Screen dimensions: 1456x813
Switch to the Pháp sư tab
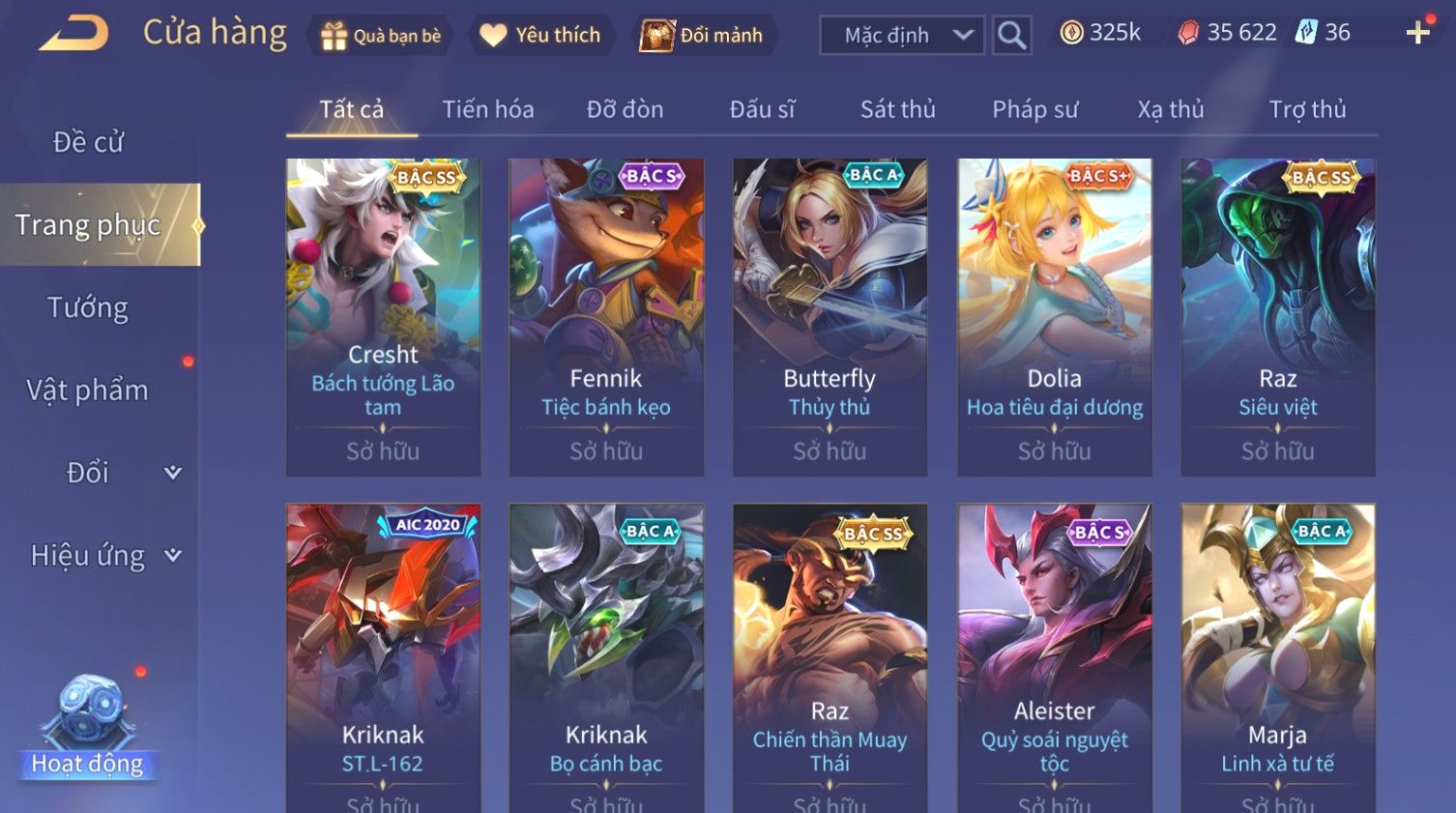[1034, 109]
